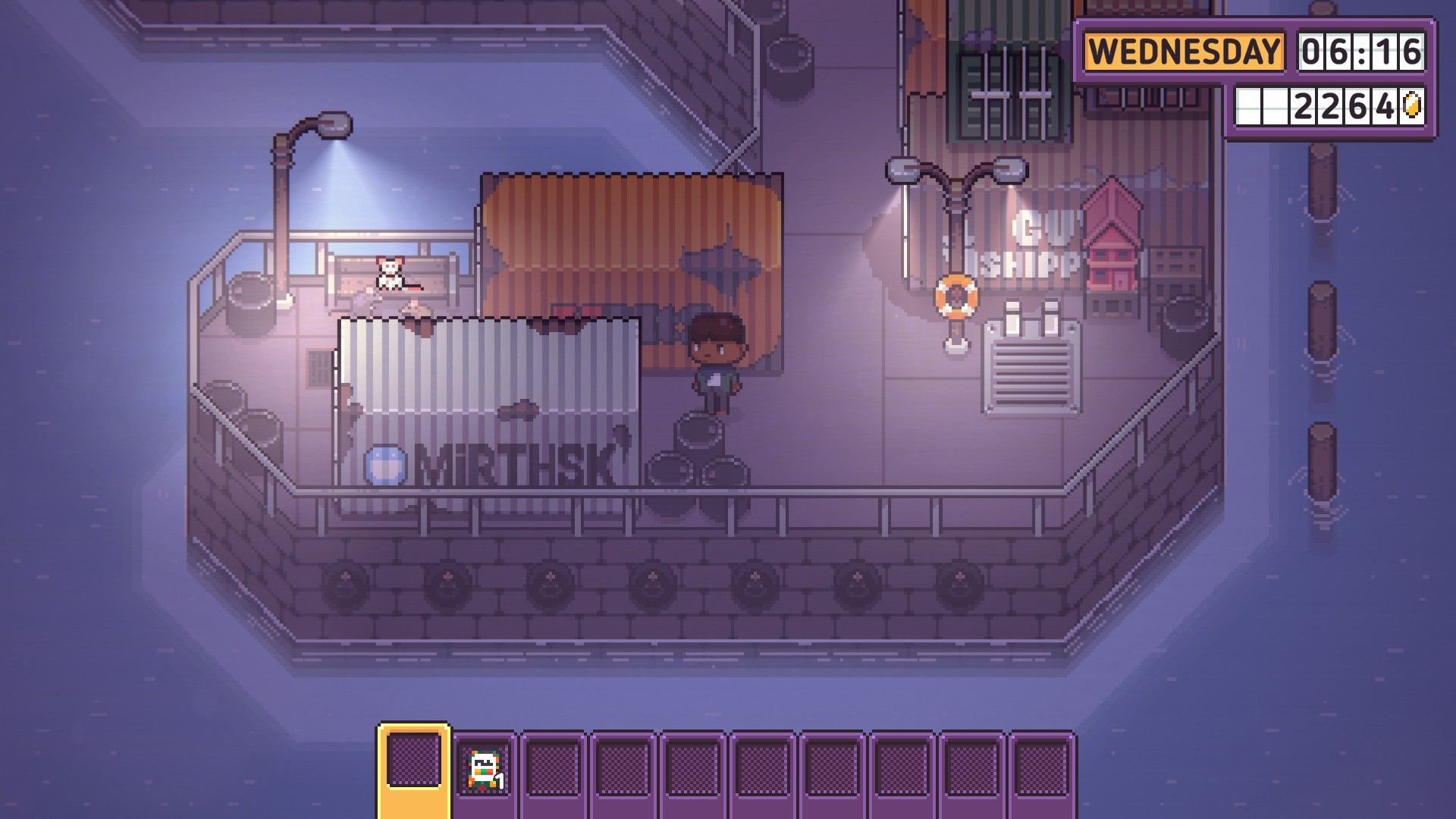Select the hotbar slot holding the colorful card
The height and width of the screenshot is (819, 1456).
point(483,767)
